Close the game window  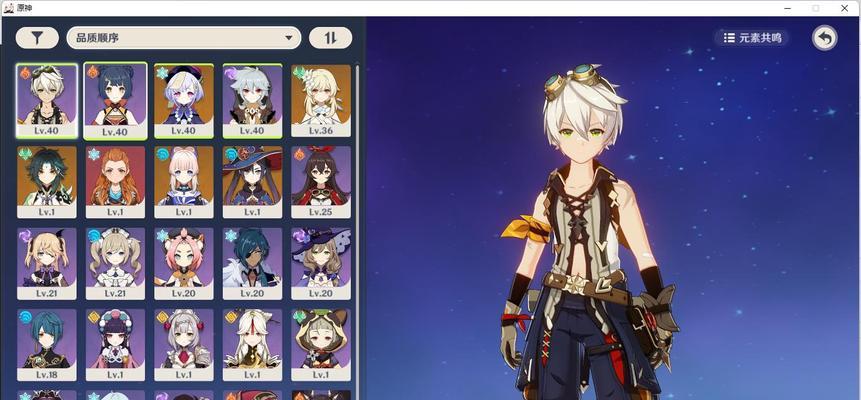(845, 8)
